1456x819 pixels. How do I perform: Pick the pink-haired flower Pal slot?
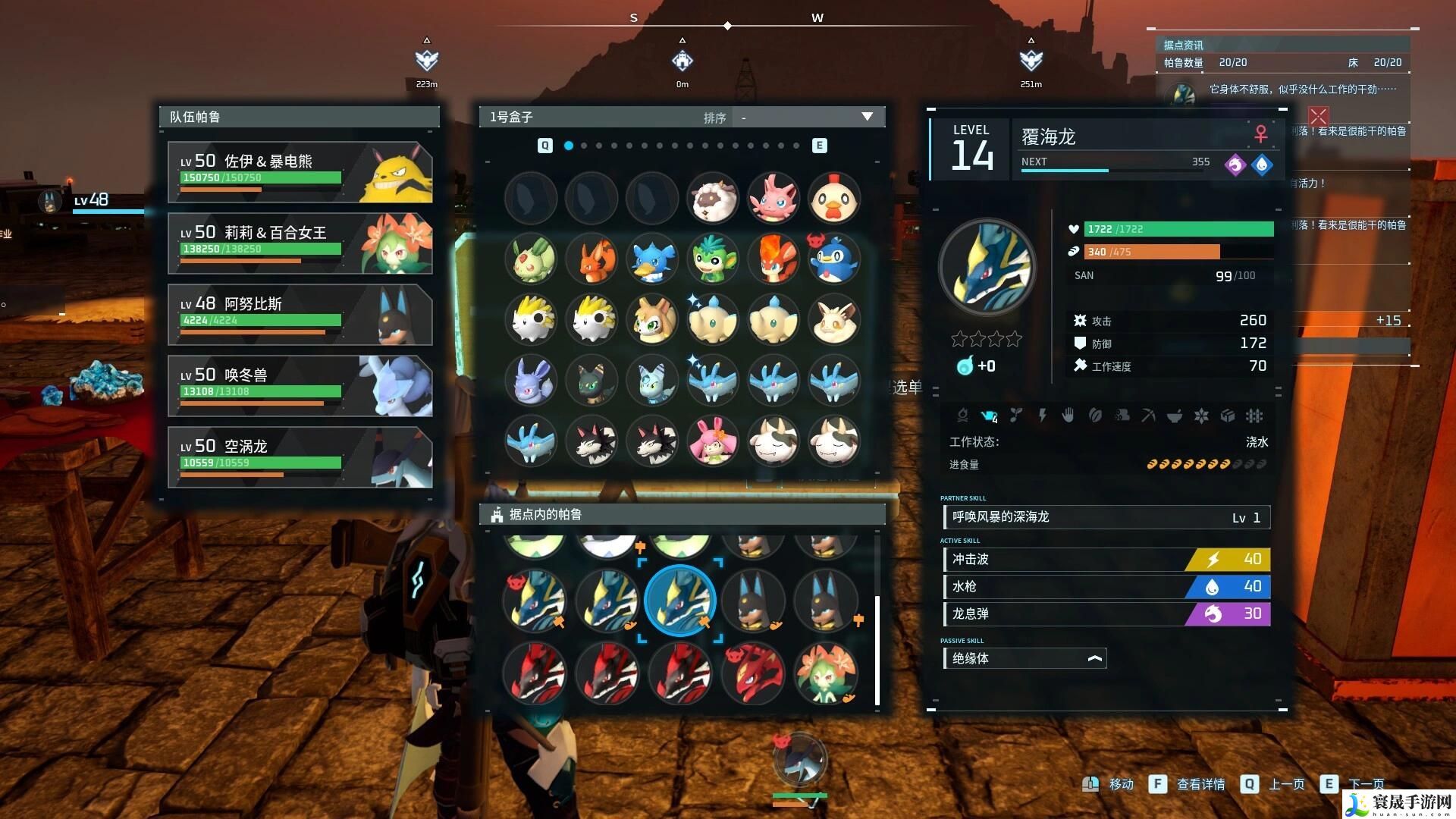[712, 441]
